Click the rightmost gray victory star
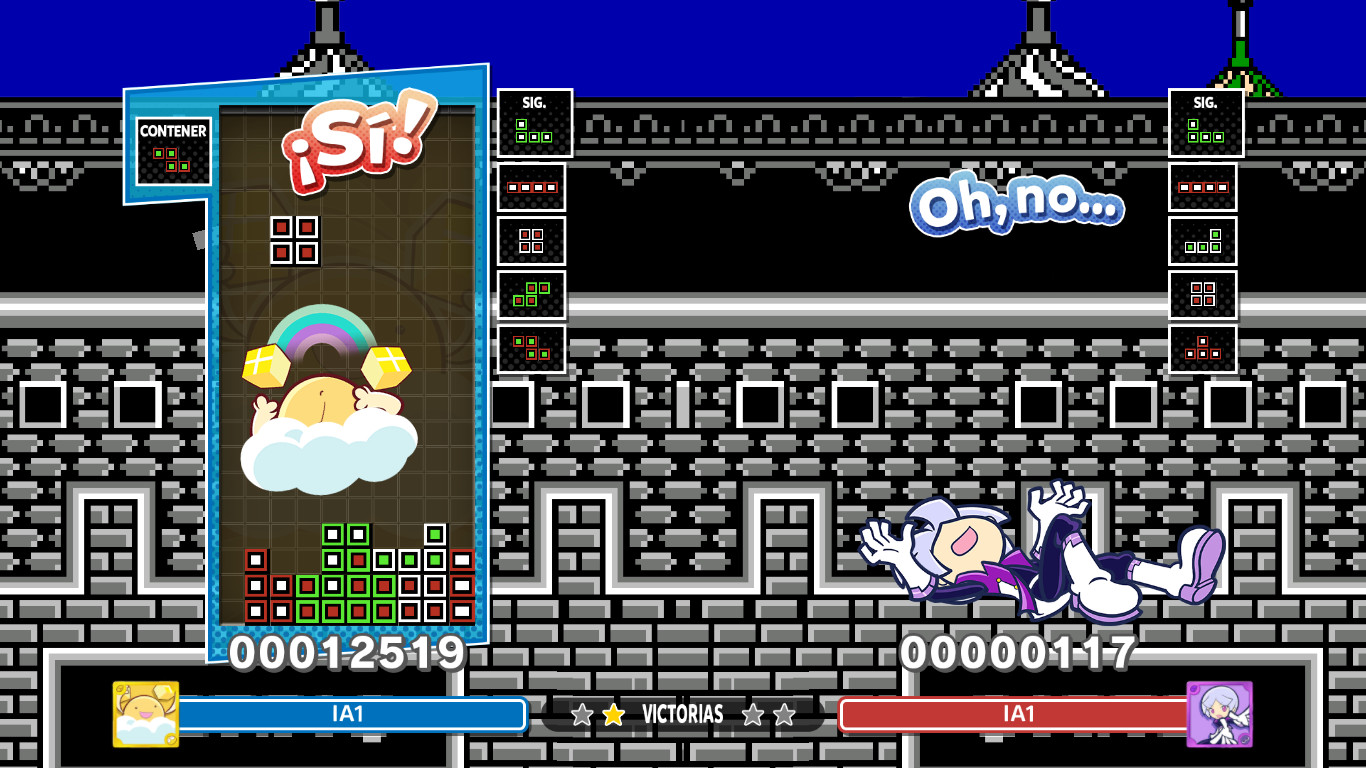The width and height of the screenshot is (1366, 768). 784,715
